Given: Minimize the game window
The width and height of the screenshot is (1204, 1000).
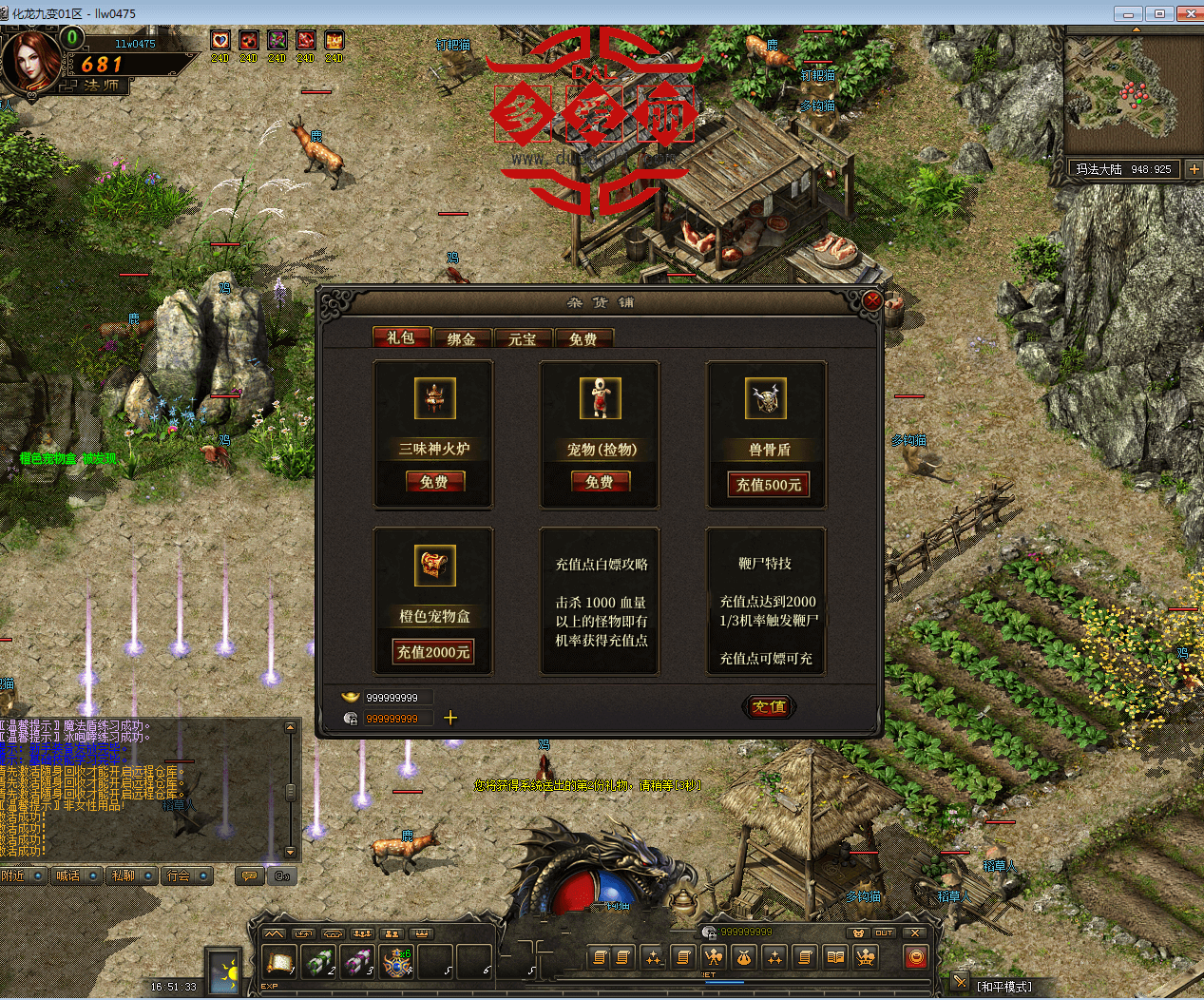Looking at the screenshot, I should pyautogui.click(x=1128, y=13).
